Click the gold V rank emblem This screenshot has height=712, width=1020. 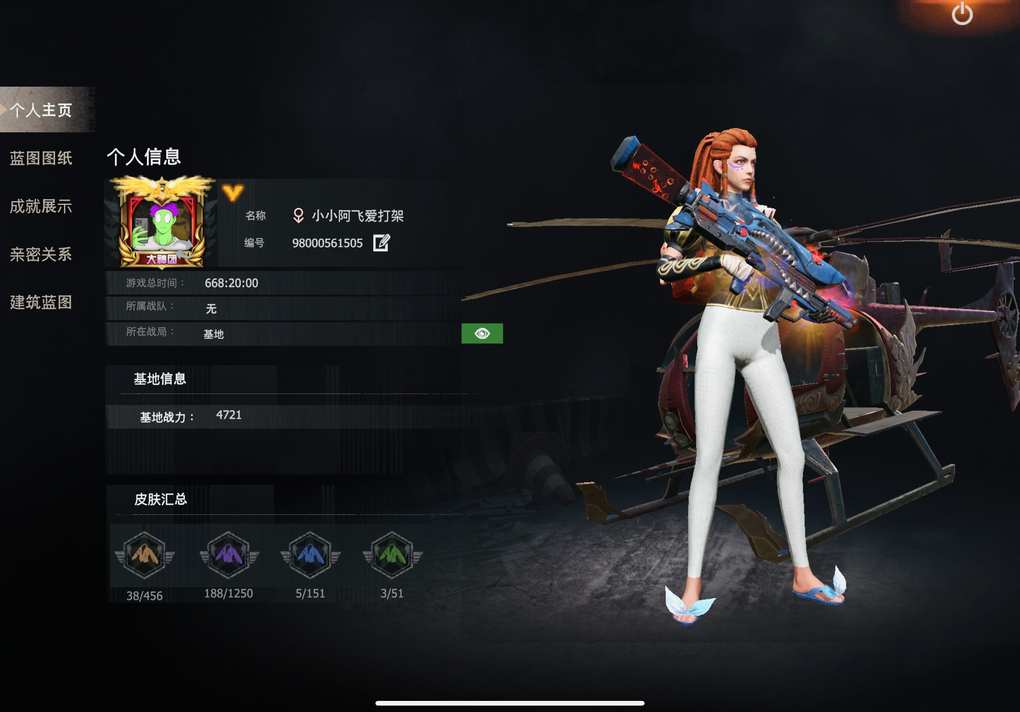(x=233, y=193)
